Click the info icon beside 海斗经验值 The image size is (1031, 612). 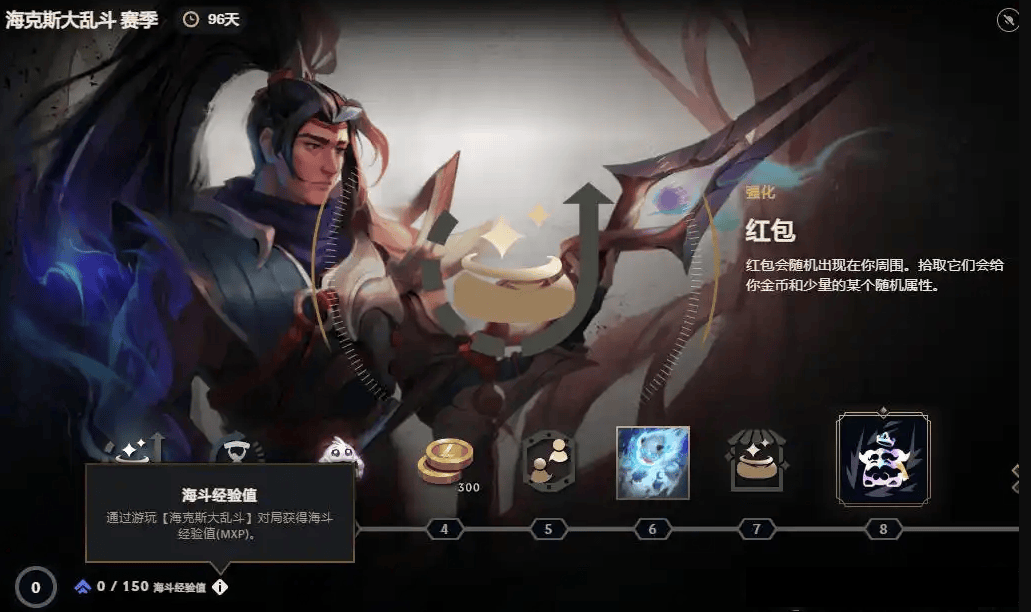tap(220, 588)
